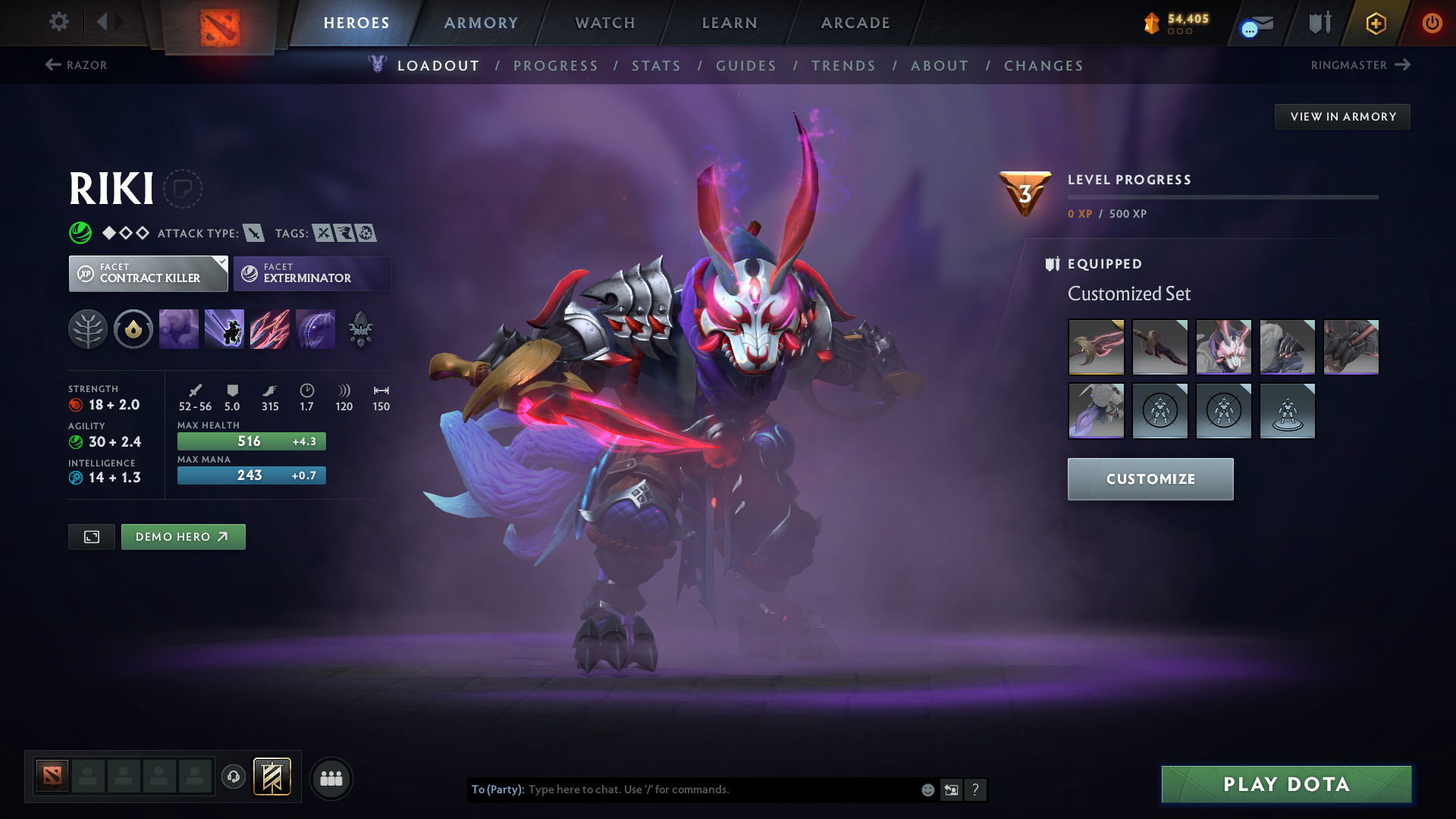The image size is (1456, 819).
Task: Advance to Ringmaster with the right arrow
Action: point(1404,64)
